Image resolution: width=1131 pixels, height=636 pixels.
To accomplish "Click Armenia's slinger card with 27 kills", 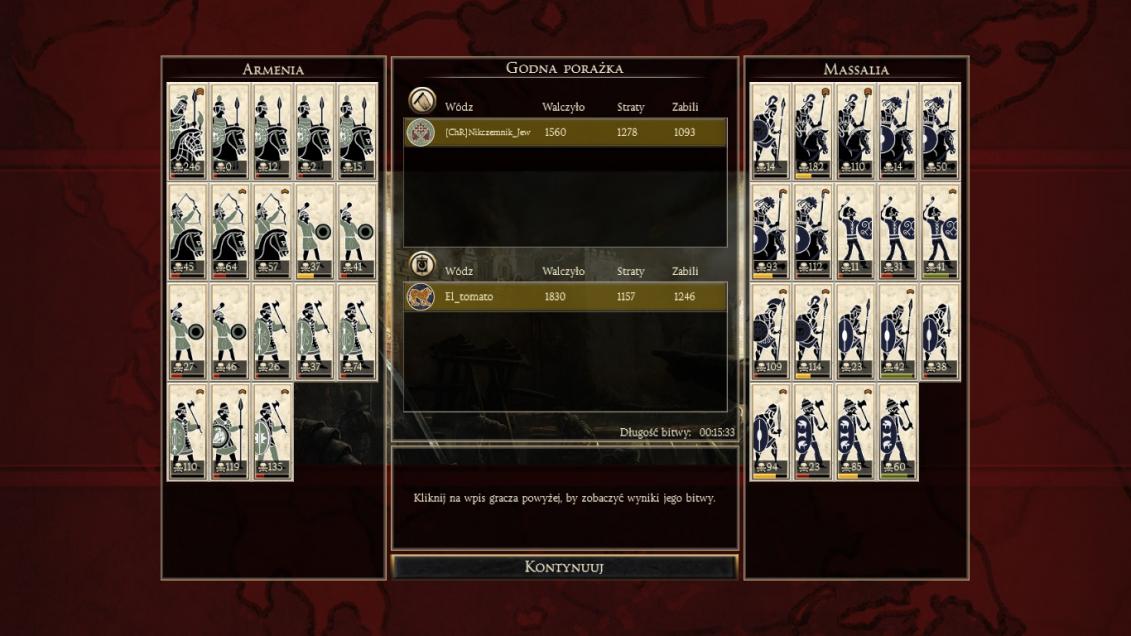I will (x=187, y=331).
